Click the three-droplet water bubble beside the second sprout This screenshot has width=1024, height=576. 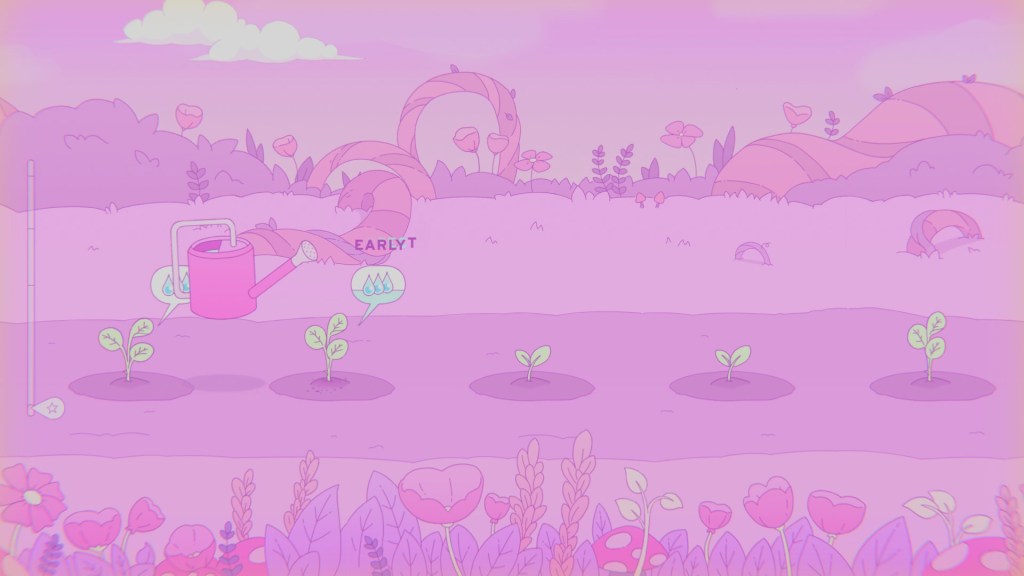pyautogui.click(x=376, y=286)
